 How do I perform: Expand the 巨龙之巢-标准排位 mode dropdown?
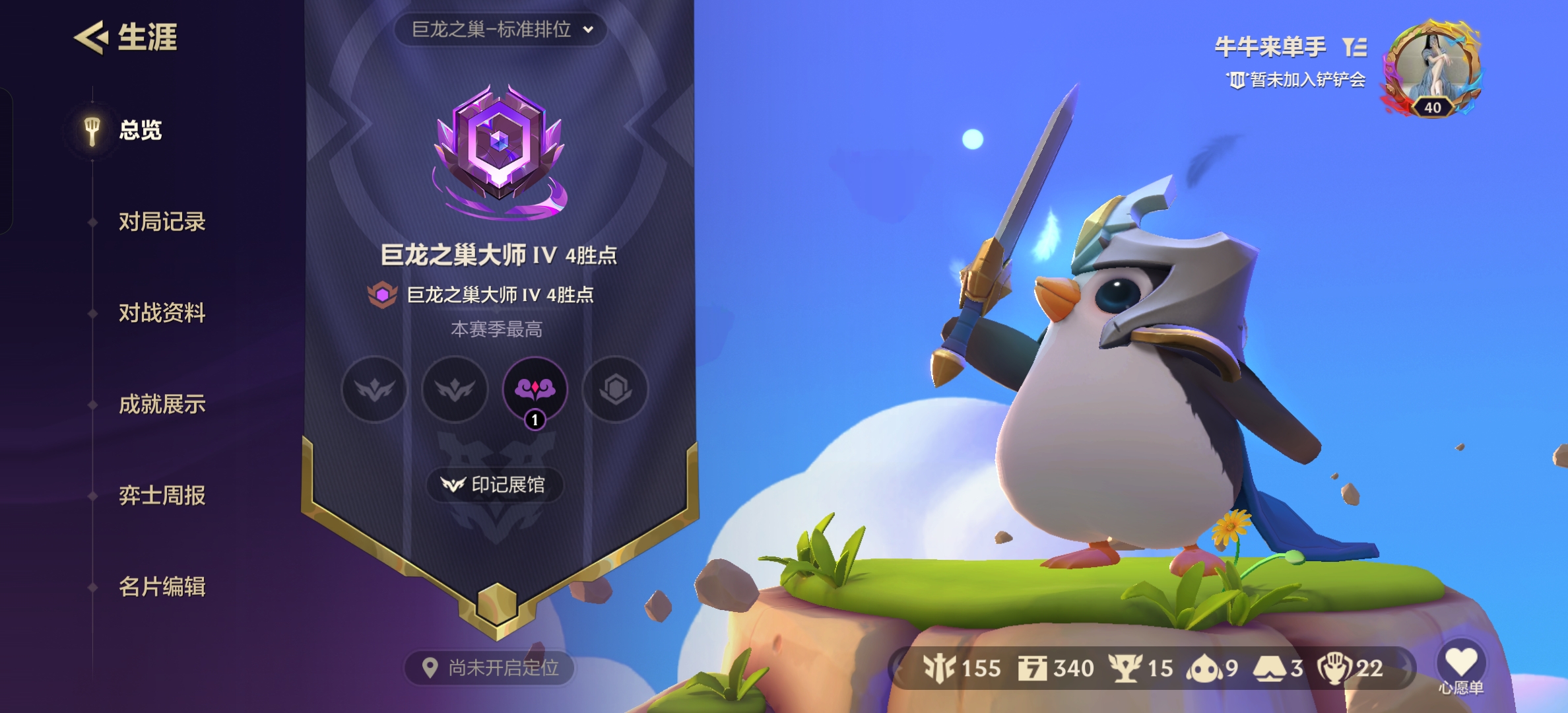(501, 30)
